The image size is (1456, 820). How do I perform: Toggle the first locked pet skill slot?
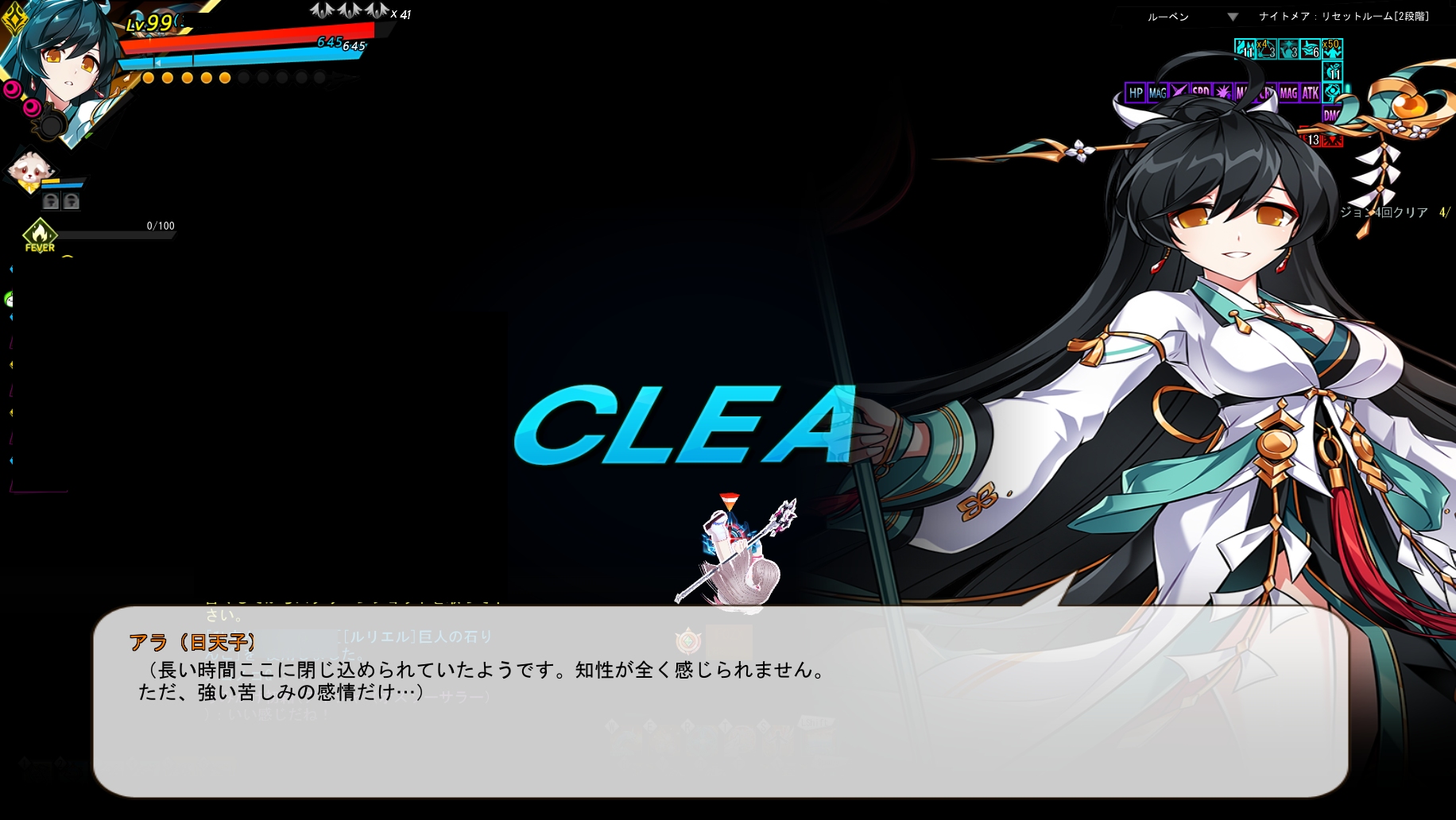[x=51, y=202]
